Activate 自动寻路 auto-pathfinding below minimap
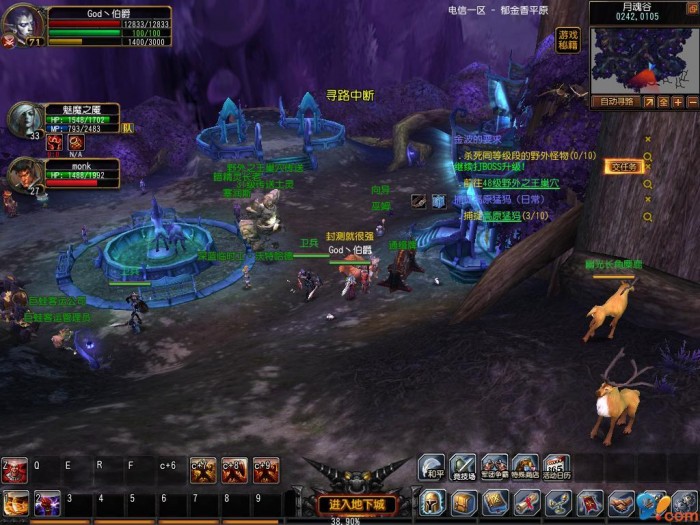The height and width of the screenshot is (525, 700). point(614,101)
